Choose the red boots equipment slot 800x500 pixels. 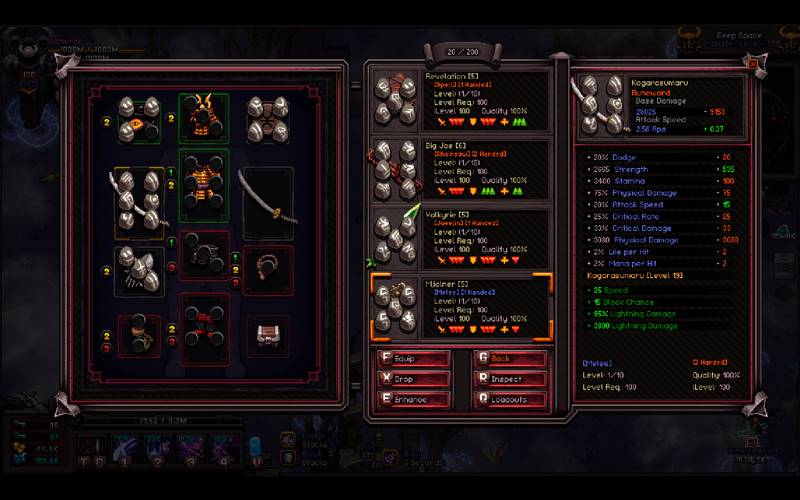204,329
